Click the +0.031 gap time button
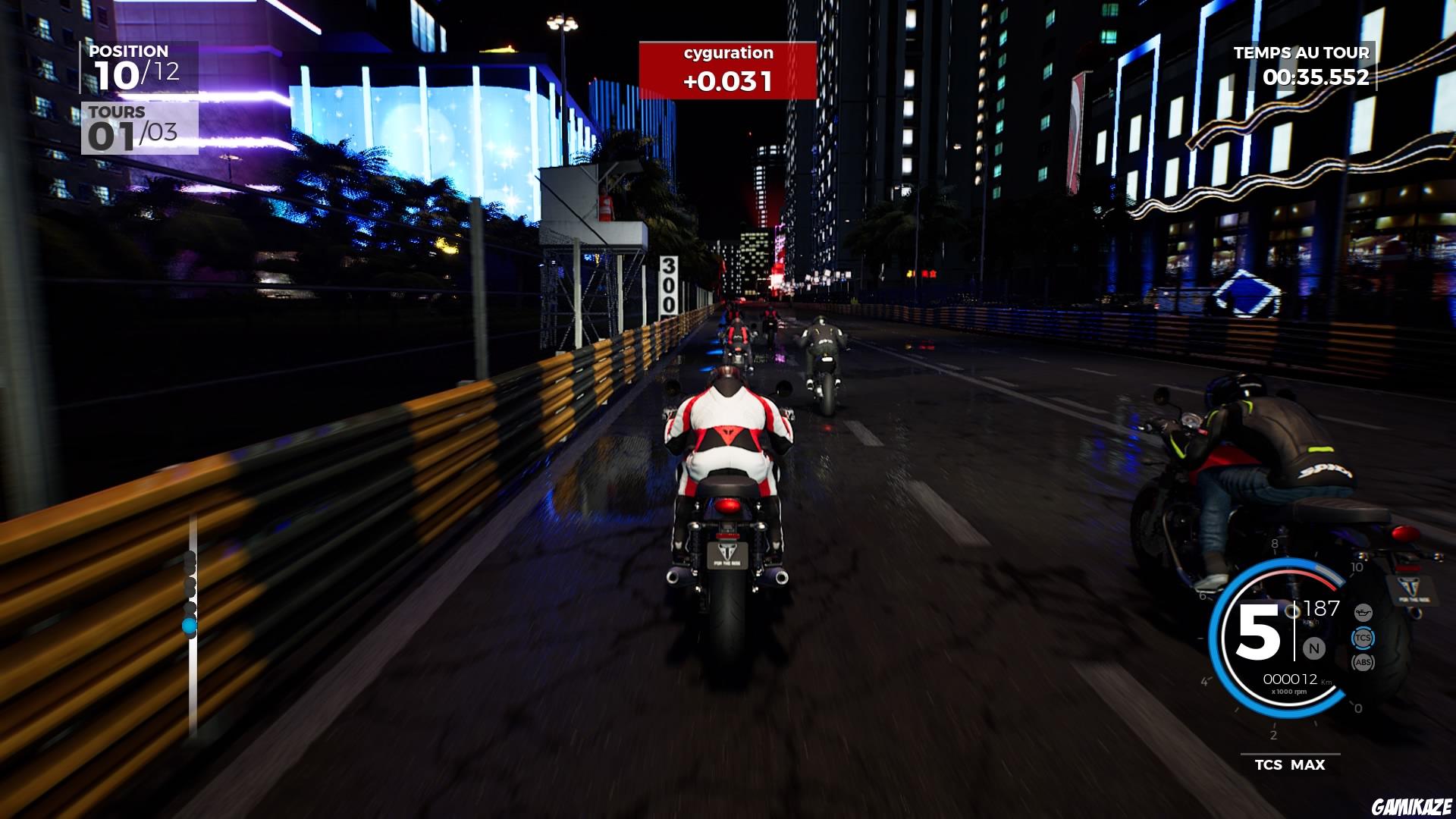The height and width of the screenshot is (819, 1456). tap(726, 80)
